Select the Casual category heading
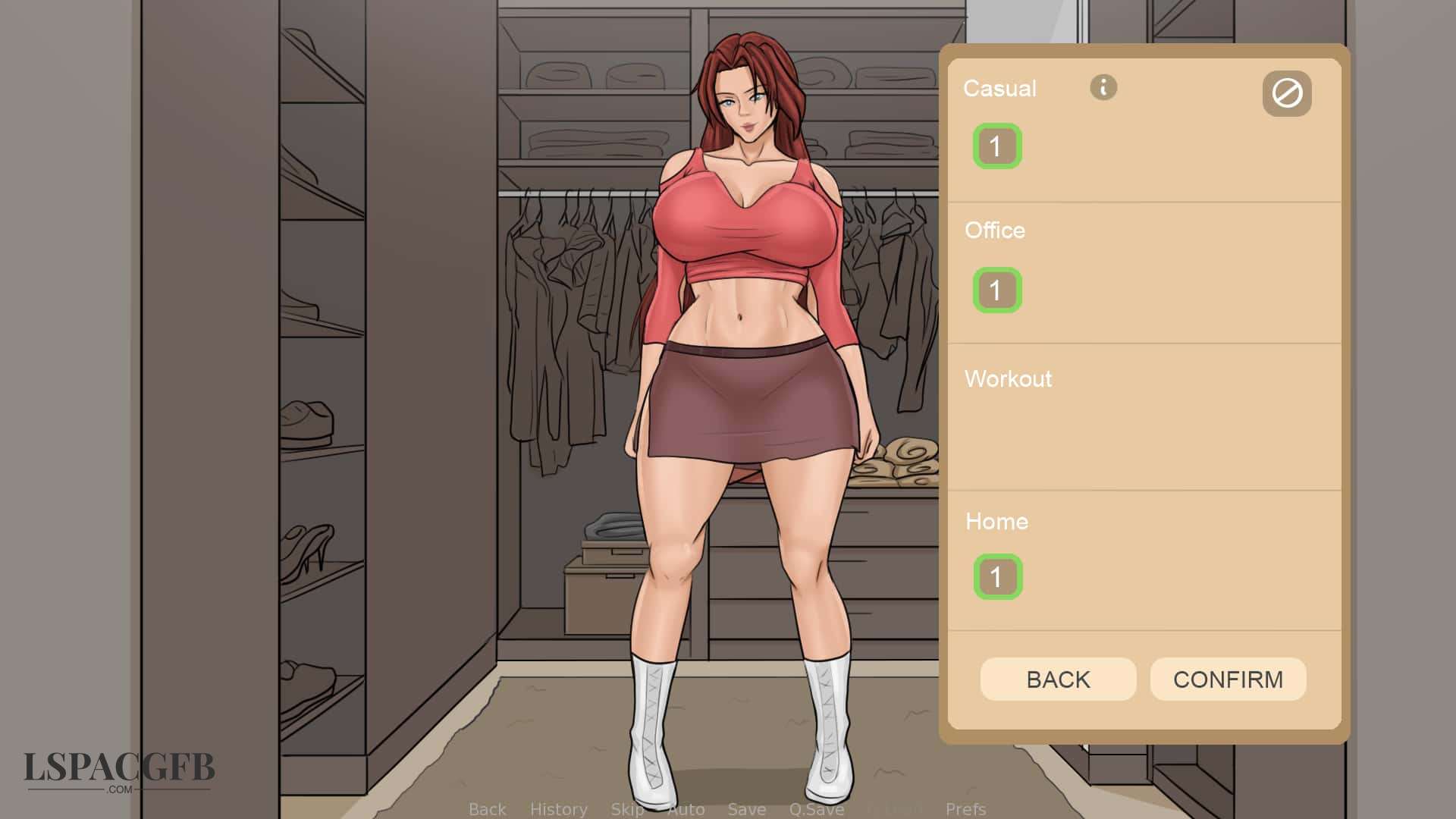This screenshot has width=1456, height=819. 999,88
